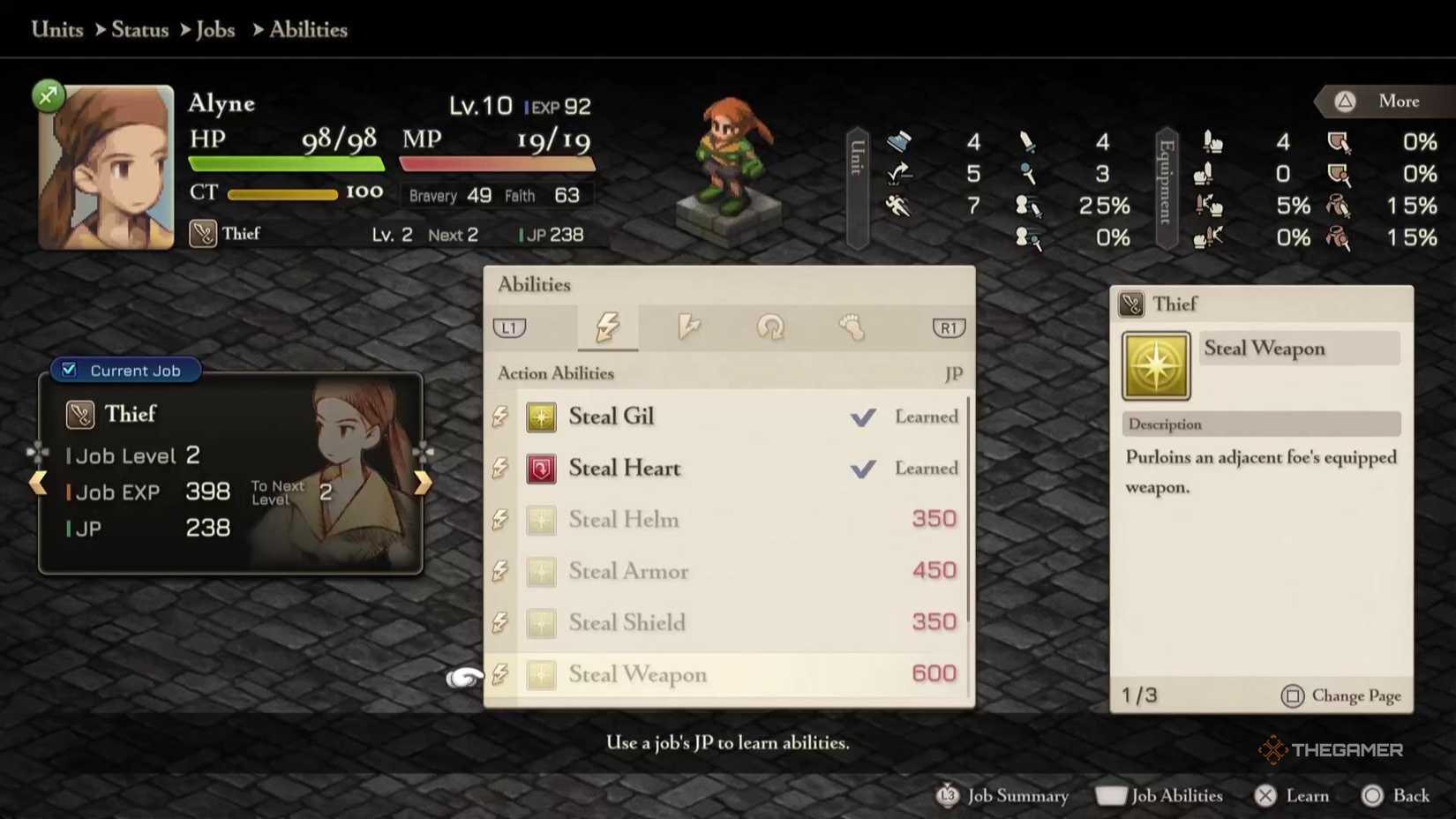Select the Steal Weapon ability icon

tap(1155, 364)
